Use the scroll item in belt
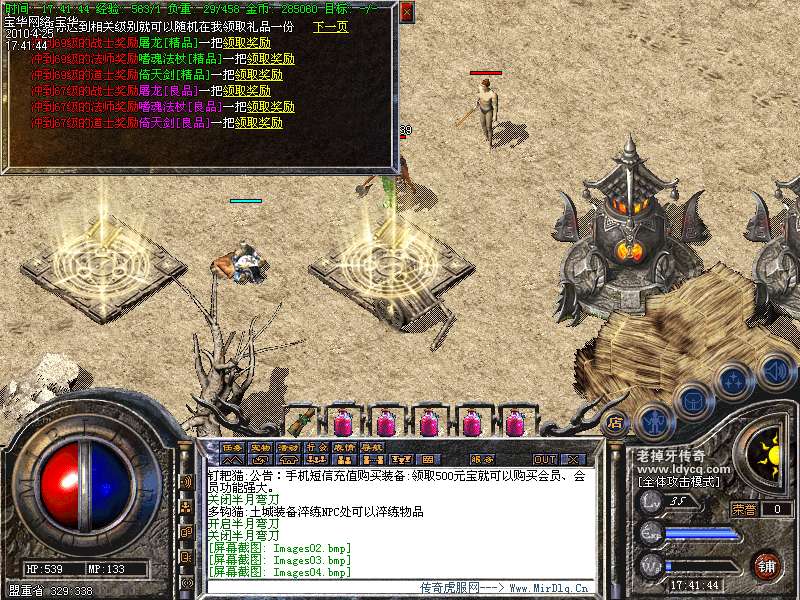 point(301,421)
